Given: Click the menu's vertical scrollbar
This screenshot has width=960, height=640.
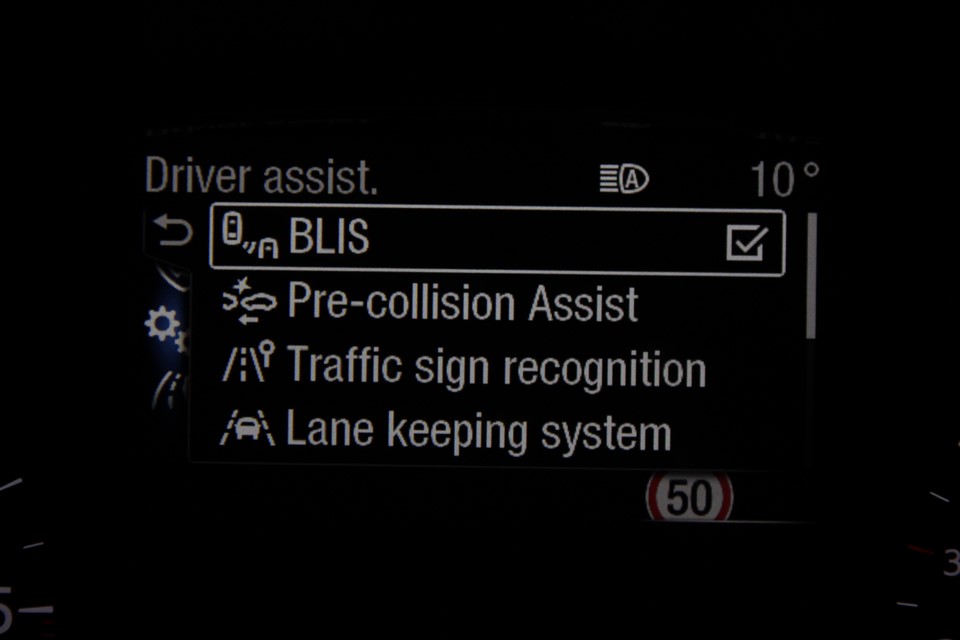Looking at the screenshot, I should (810, 275).
